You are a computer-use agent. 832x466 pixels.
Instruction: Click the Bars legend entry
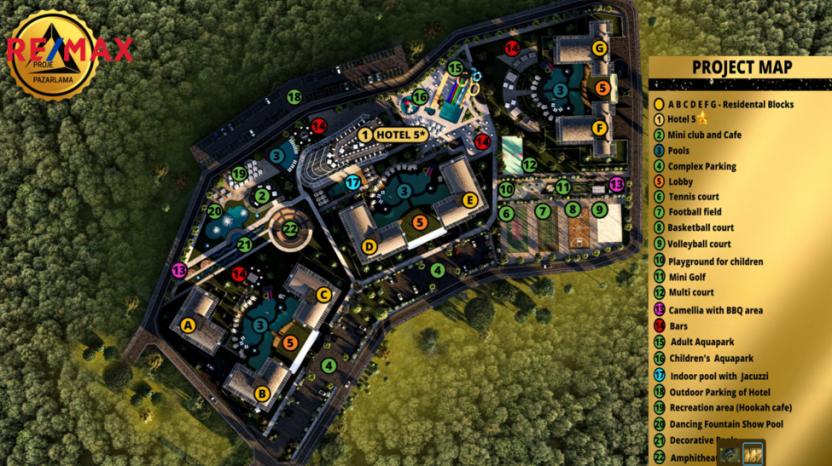(680, 326)
